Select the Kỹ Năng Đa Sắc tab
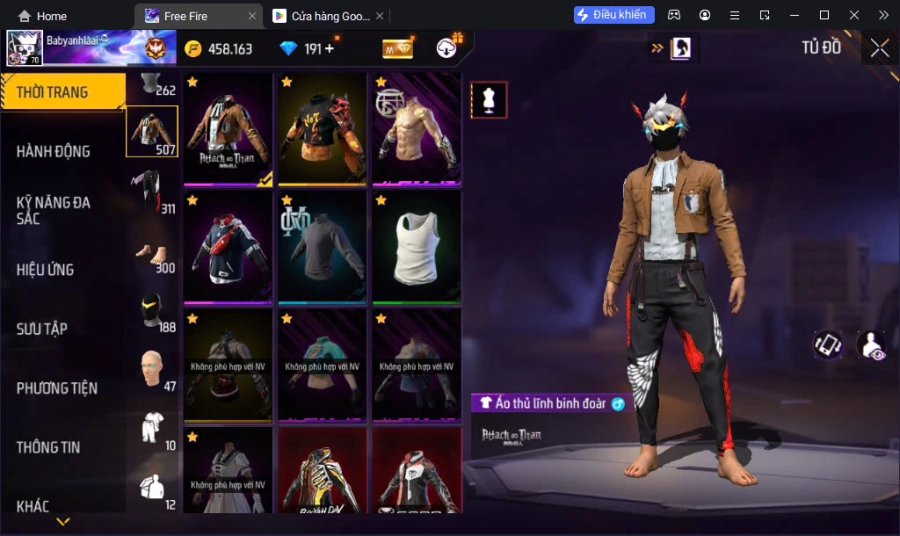900x536 pixels. point(54,210)
